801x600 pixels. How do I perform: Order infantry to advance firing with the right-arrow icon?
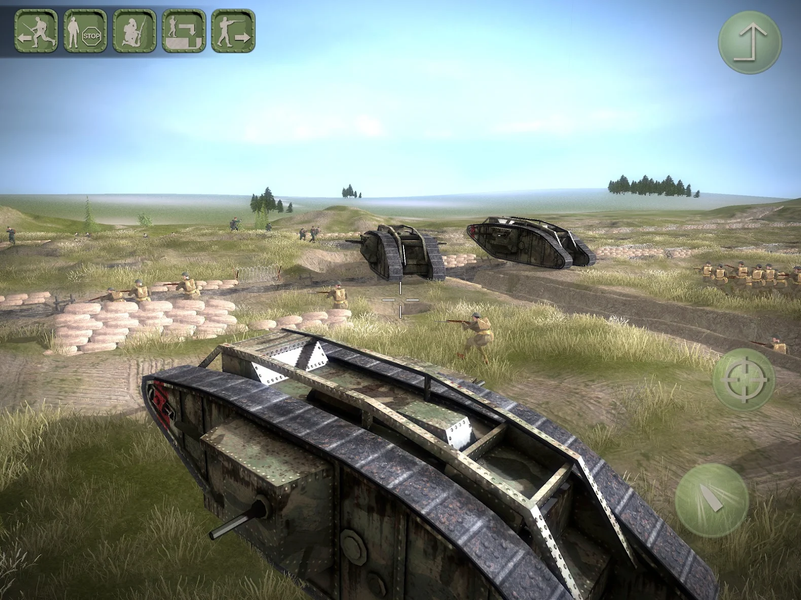(x=233, y=31)
